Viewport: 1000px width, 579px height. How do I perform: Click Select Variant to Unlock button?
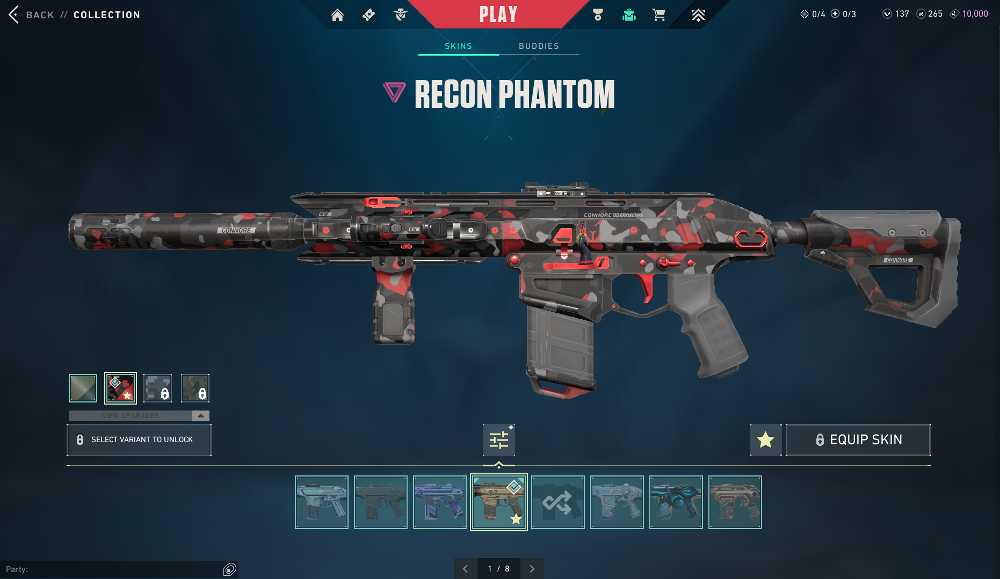pos(139,440)
